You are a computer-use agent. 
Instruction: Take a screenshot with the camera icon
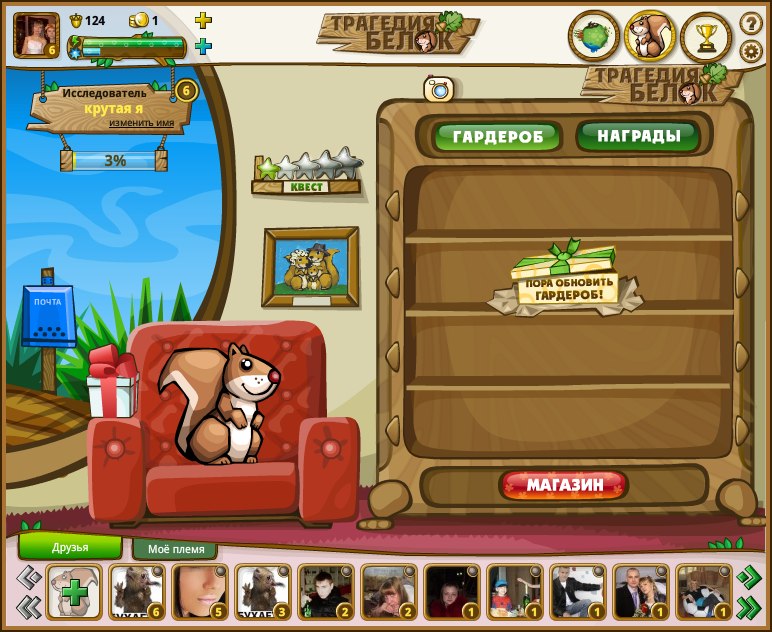pos(439,89)
